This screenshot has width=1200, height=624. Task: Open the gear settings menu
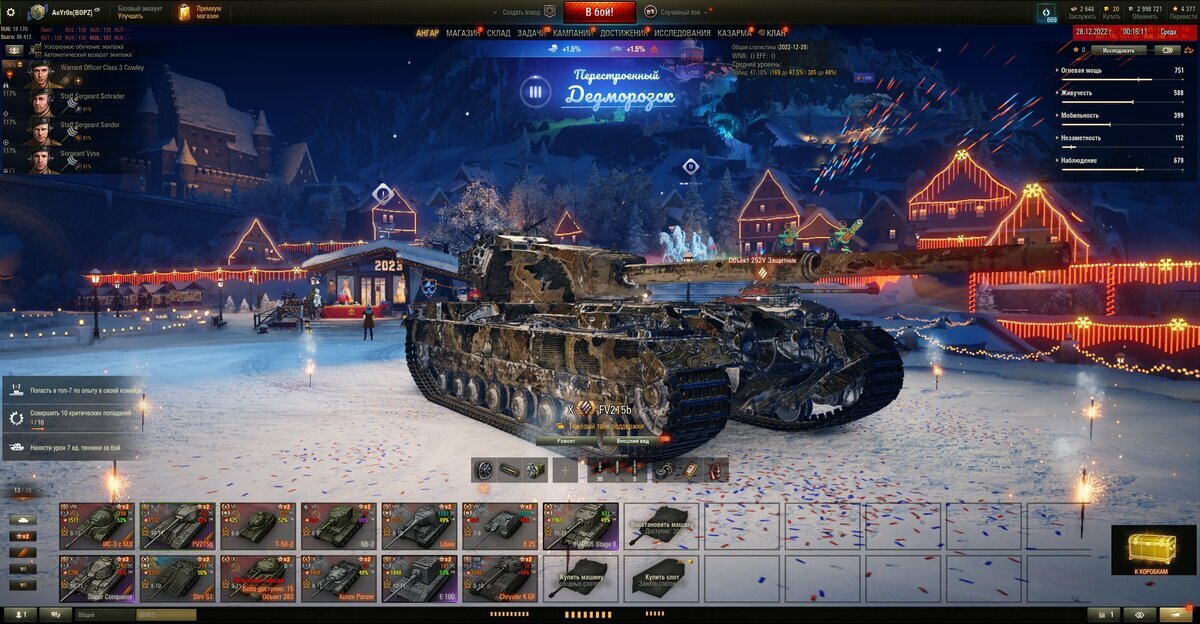click(x=10, y=11)
